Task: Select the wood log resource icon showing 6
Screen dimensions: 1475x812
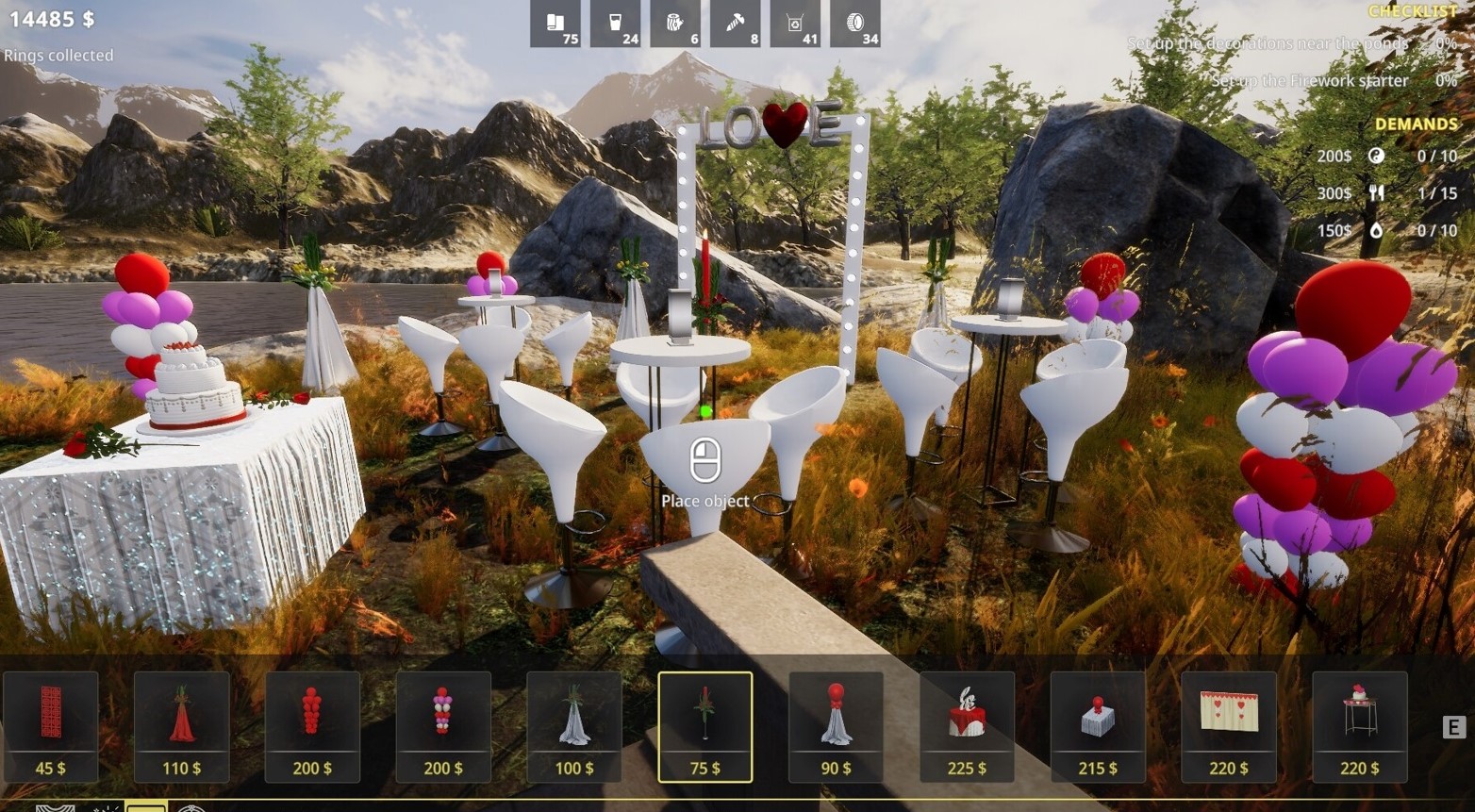Action: (676, 25)
